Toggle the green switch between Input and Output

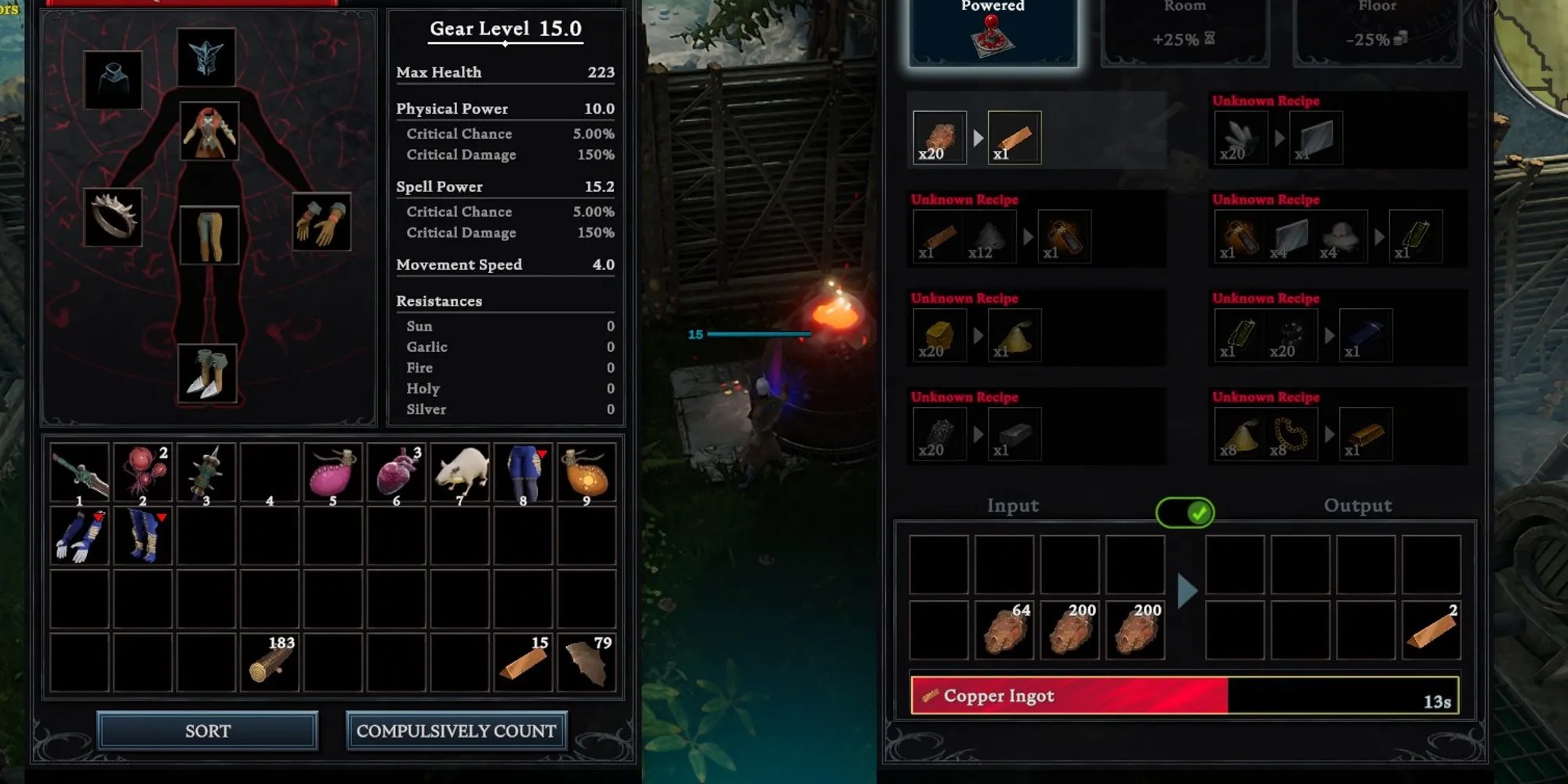point(1185,511)
